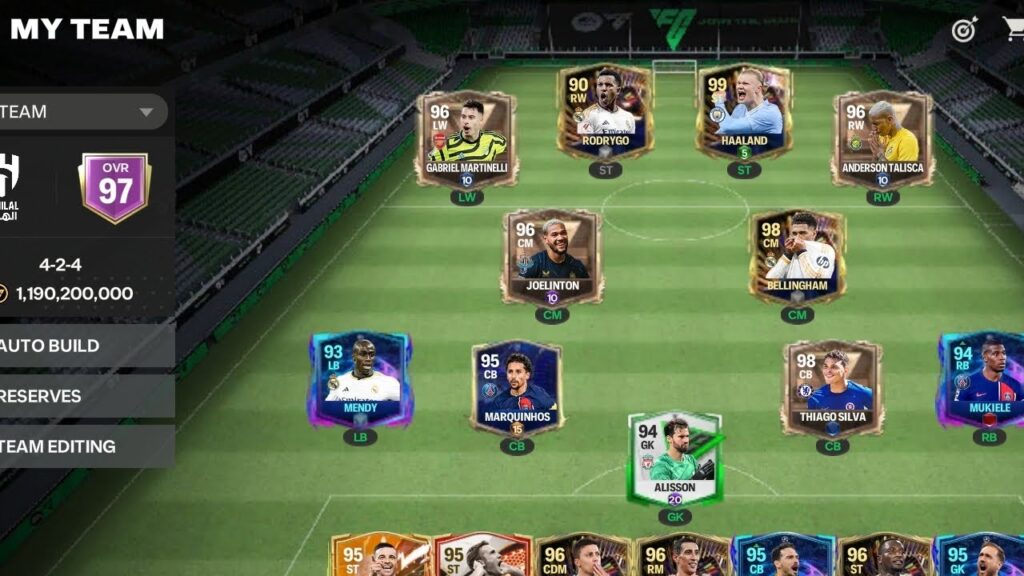Open the Auto Build option
Viewport: 1024px width, 576px height.
click(x=80, y=346)
